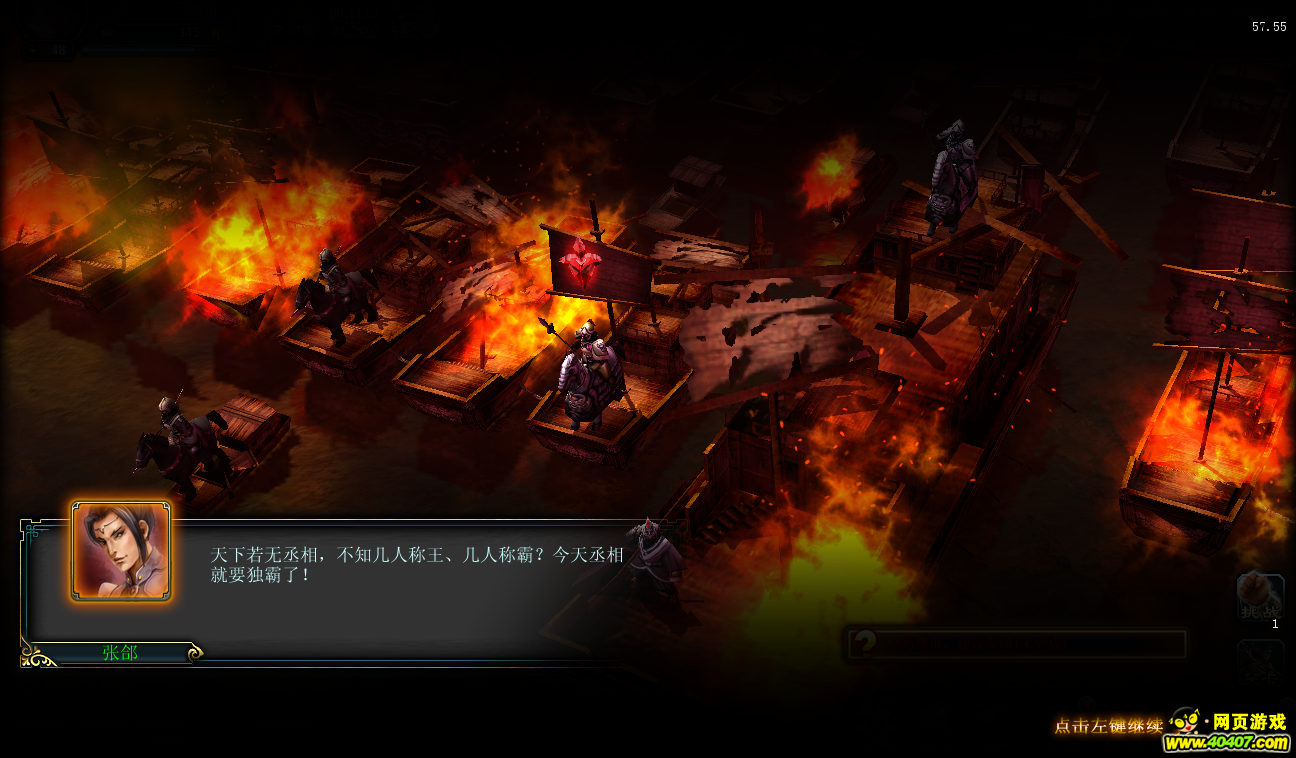
Task: Select the dimmed quest tracker with question mark
Action: coord(1016,644)
